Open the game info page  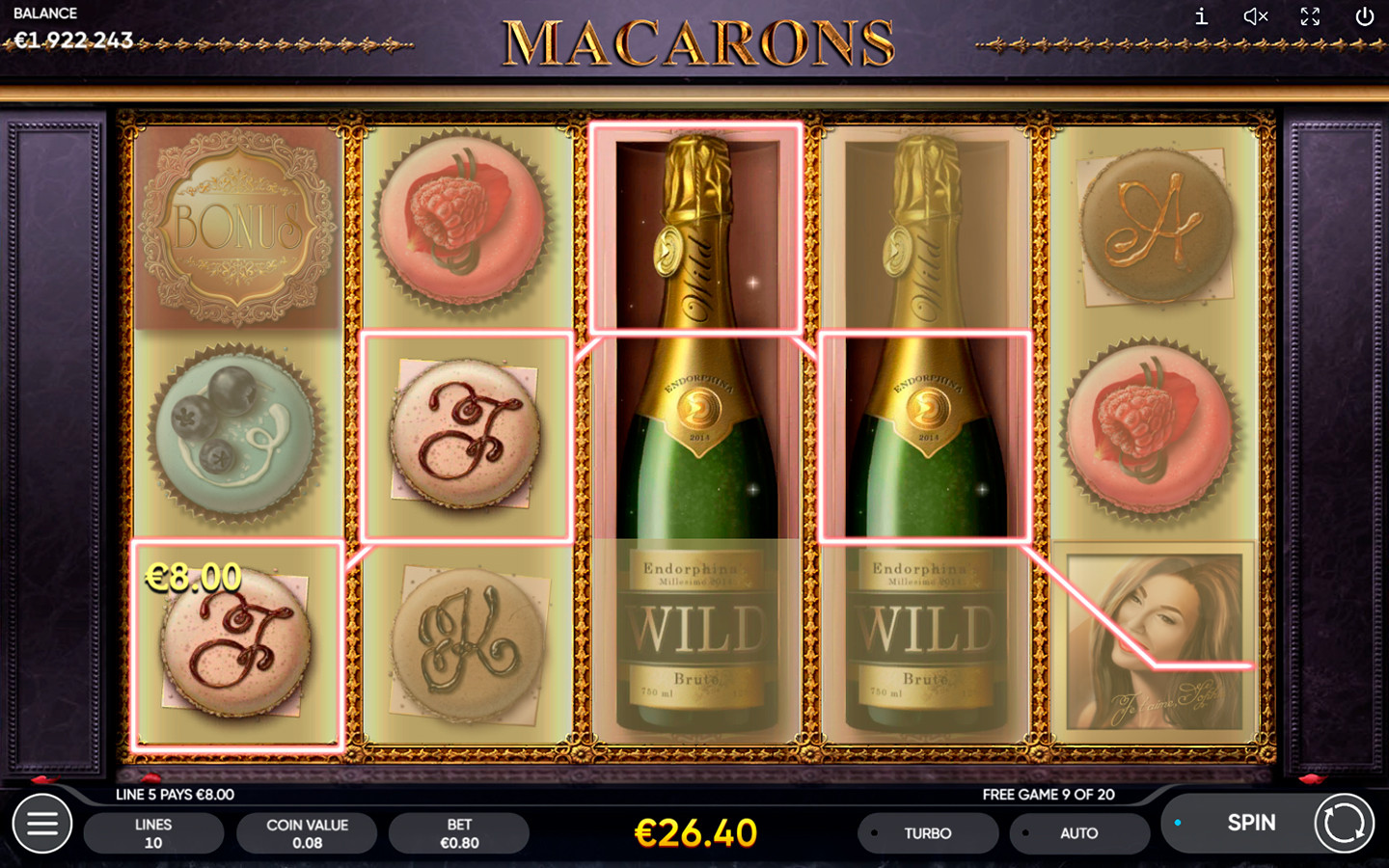1201,16
